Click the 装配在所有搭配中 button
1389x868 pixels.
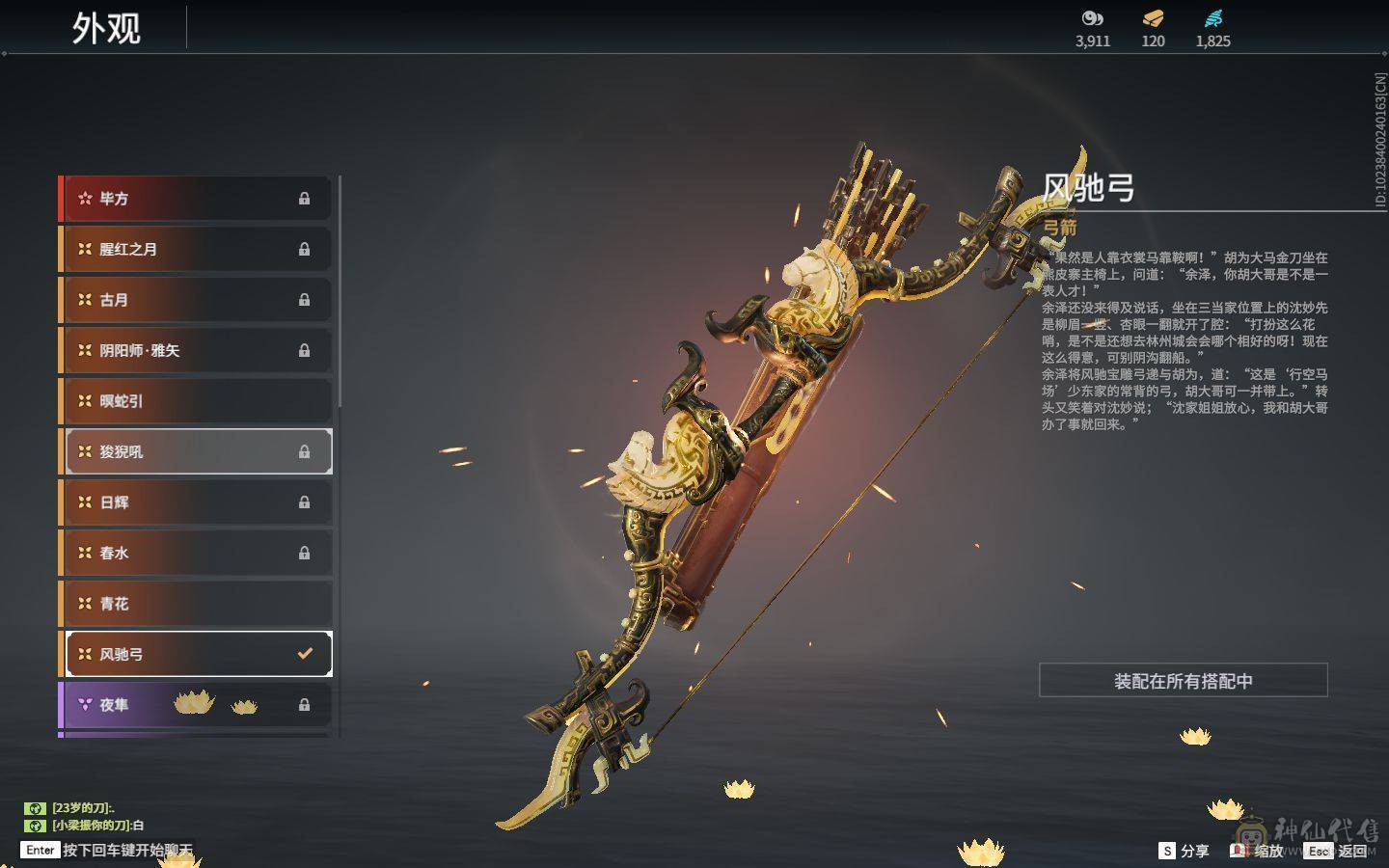coord(1183,681)
